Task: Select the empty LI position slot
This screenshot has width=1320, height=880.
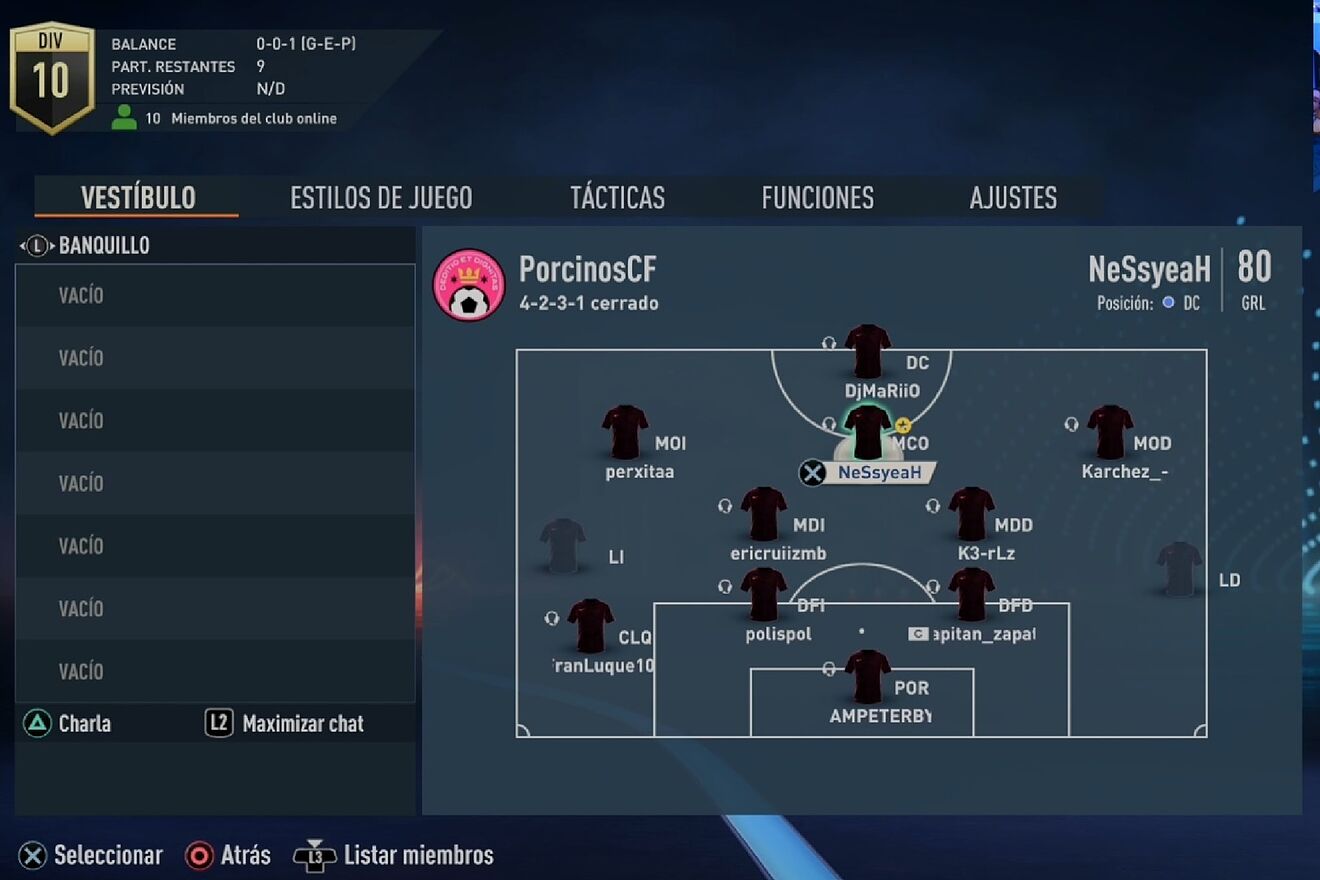Action: (563, 546)
